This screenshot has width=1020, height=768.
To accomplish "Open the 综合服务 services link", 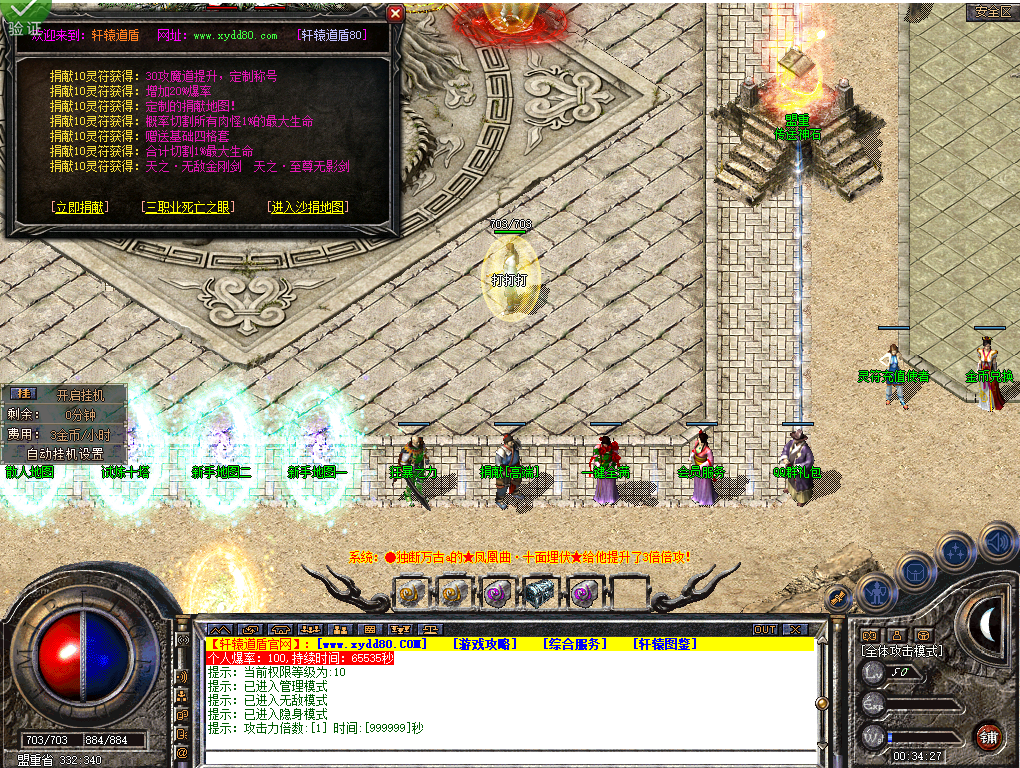I will click(574, 644).
